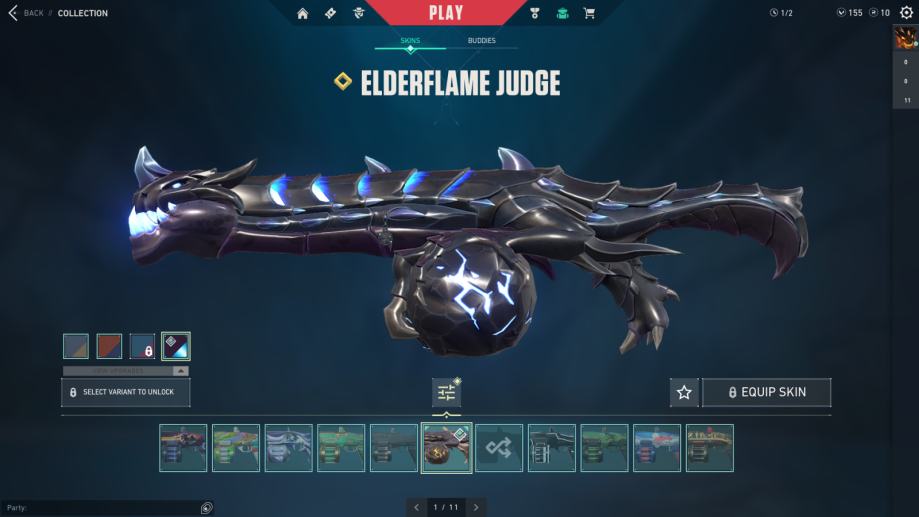Select the locked blue color variant
919x517 pixels.
[142, 346]
